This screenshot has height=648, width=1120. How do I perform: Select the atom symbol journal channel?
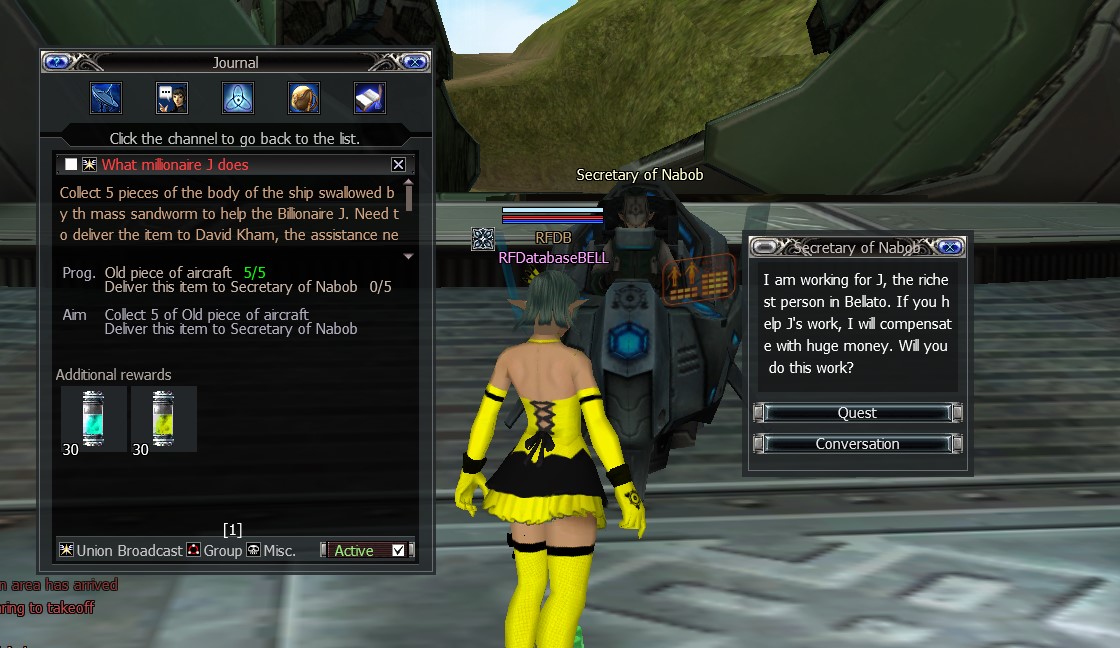(x=237, y=98)
